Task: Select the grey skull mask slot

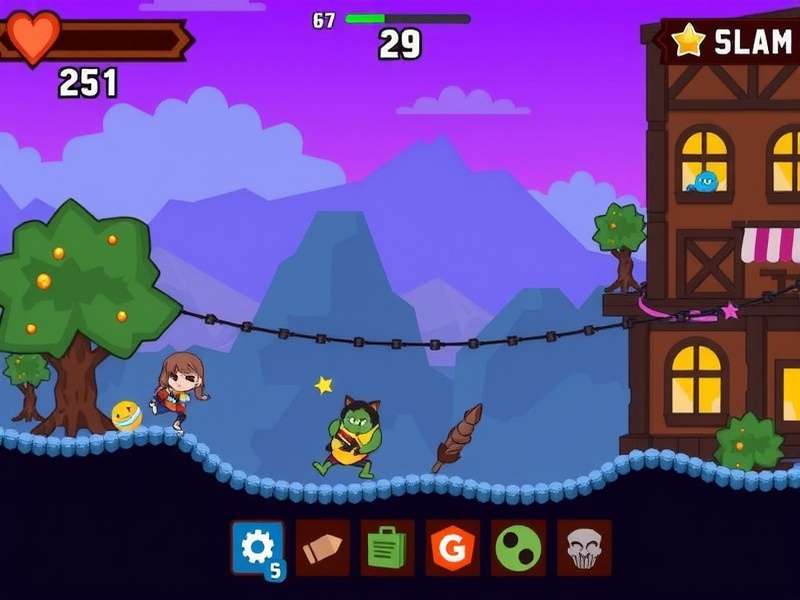Action: point(583,547)
